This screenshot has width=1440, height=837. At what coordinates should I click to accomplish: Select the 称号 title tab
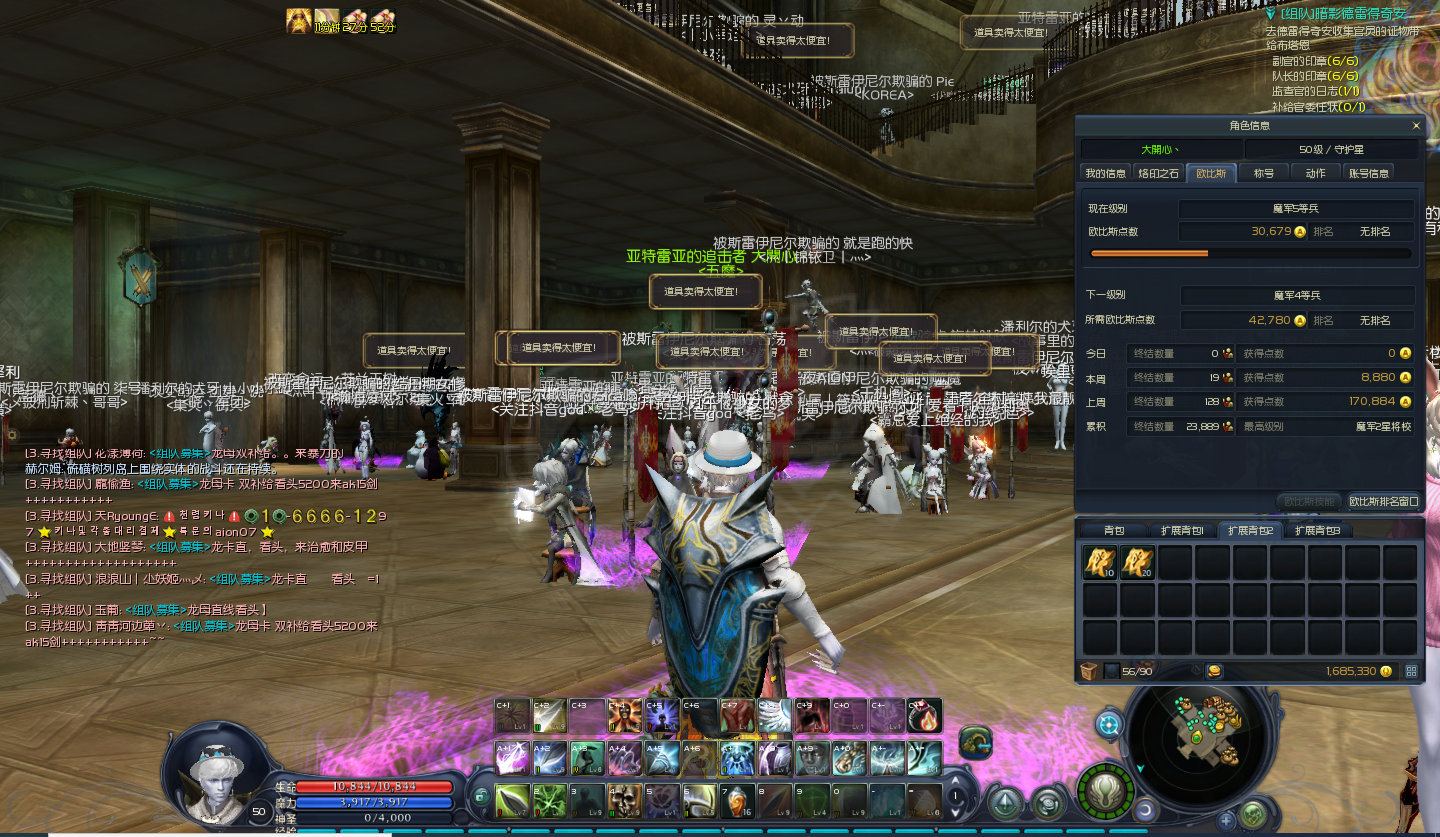pos(1264,173)
